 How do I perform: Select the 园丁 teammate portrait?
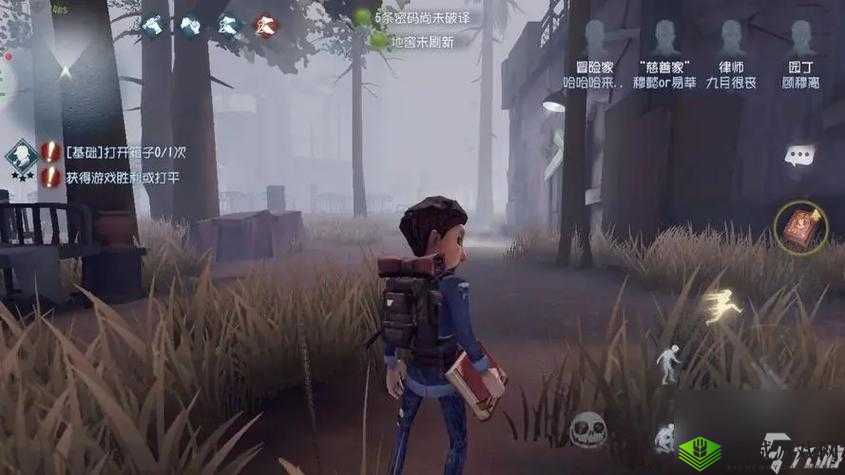pyautogui.click(x=801, y=40)
